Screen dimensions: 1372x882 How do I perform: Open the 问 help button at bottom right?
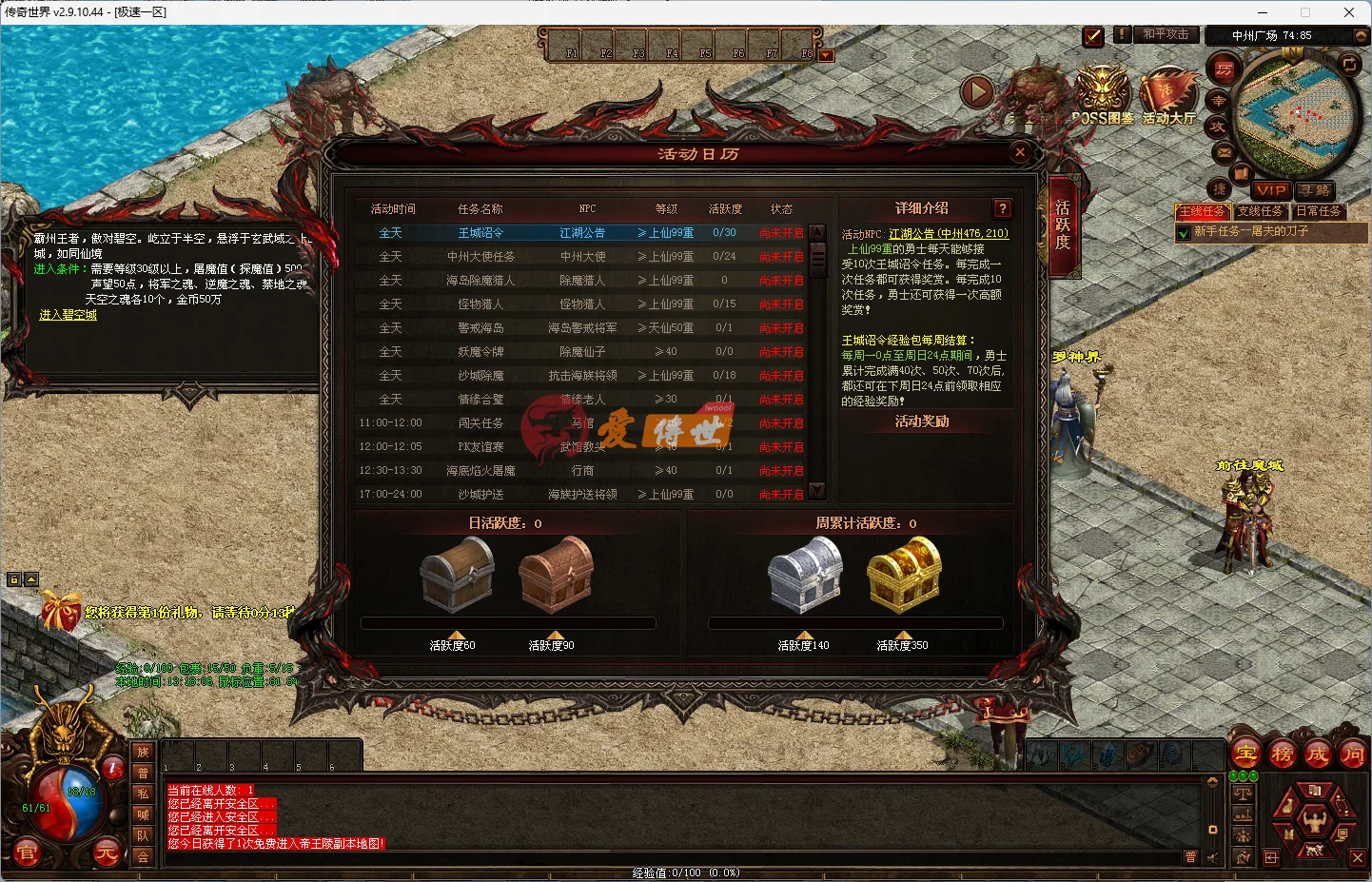click(1352, 755)
